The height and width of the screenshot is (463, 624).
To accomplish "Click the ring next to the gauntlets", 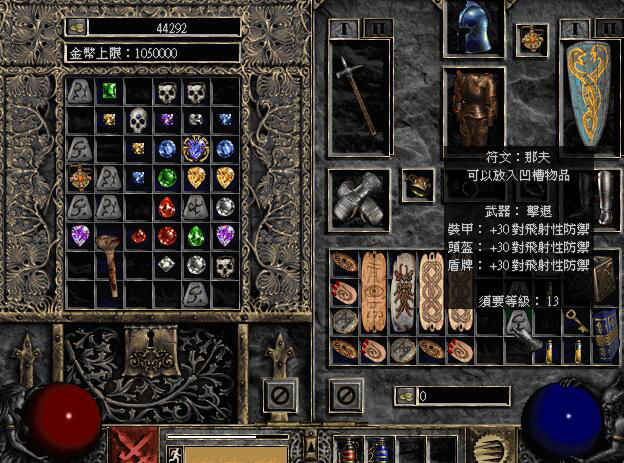I will click(x=416, y=183).
